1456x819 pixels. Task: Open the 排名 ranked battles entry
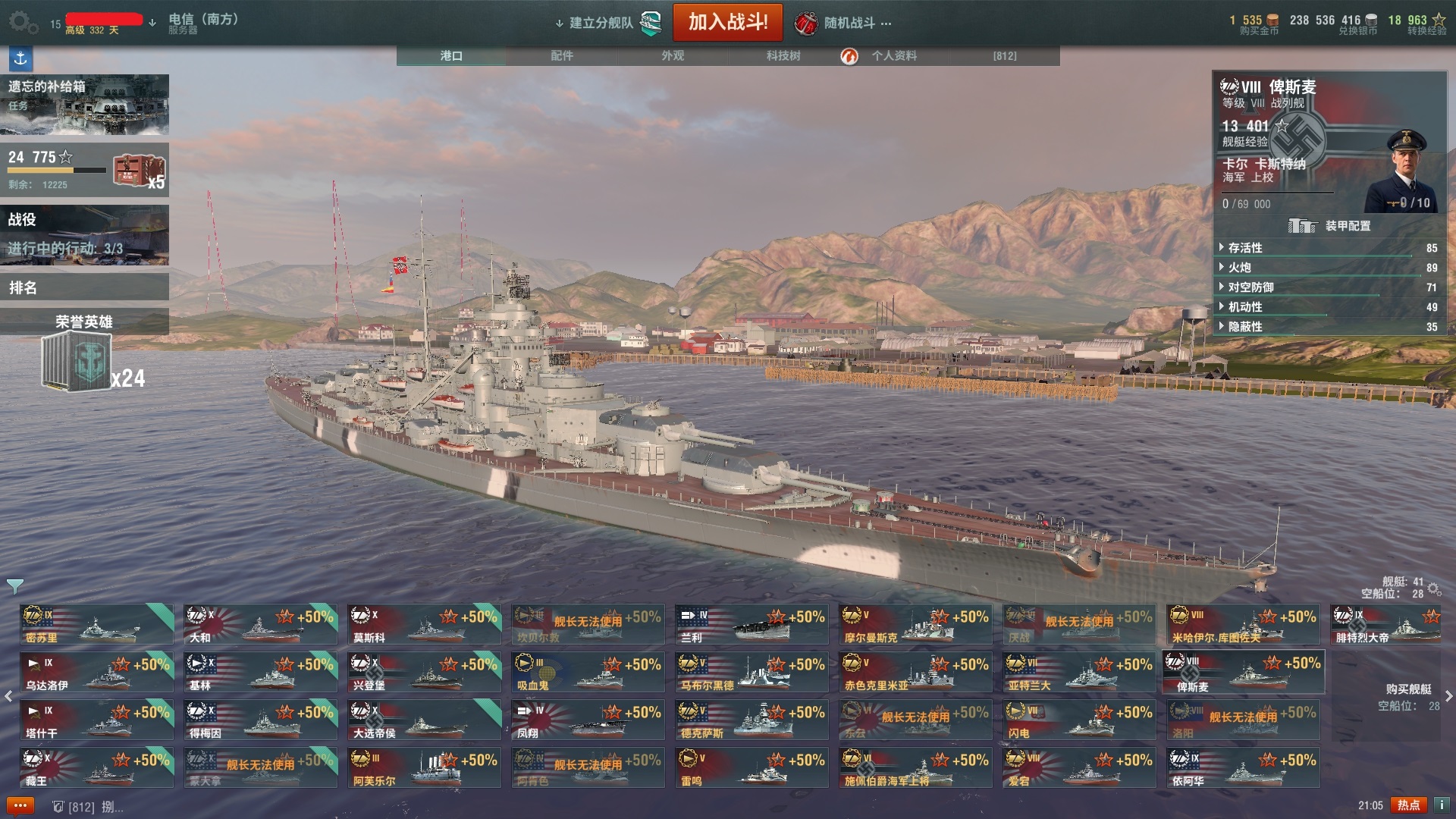point(84,287)
